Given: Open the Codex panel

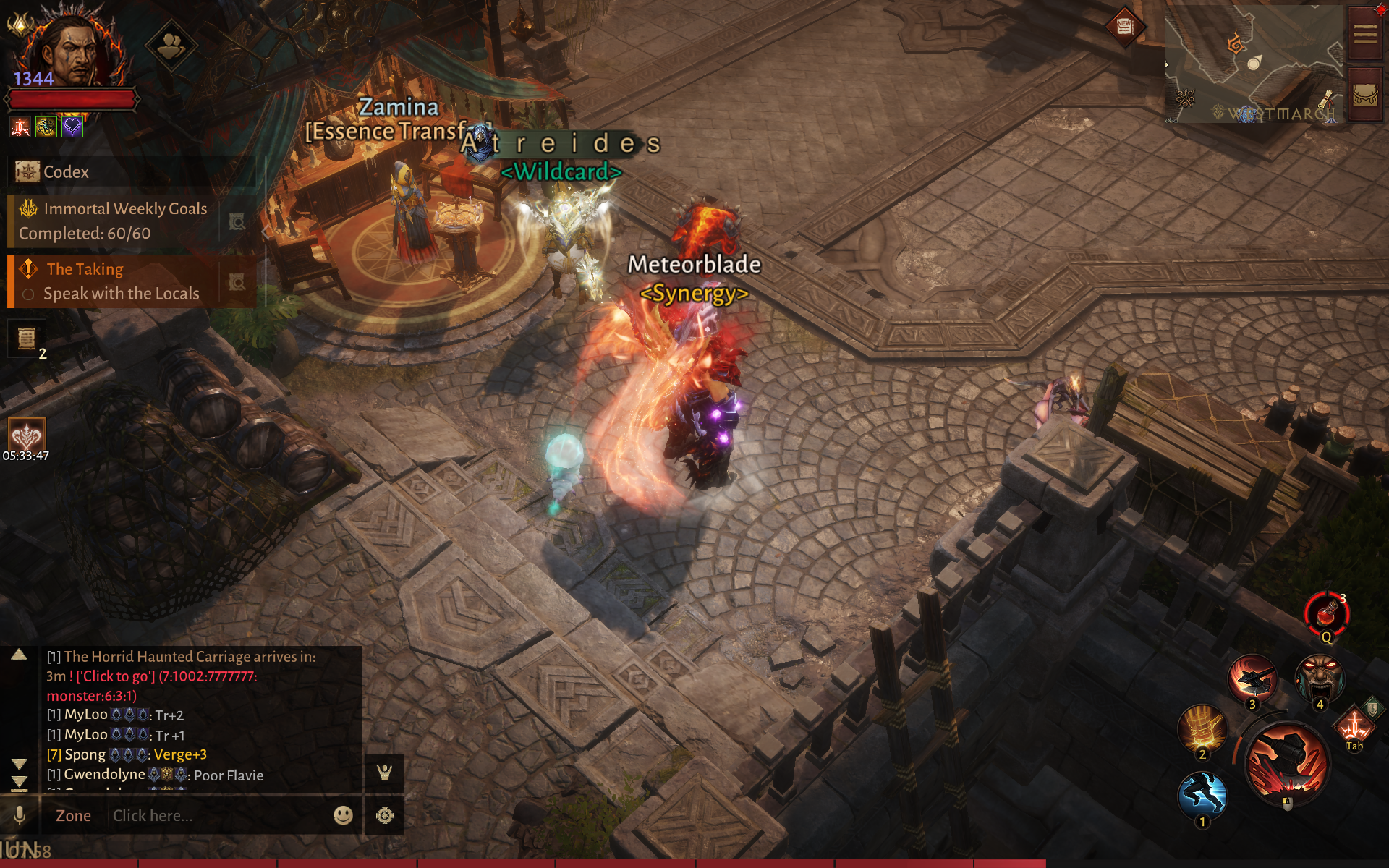Looking at the screenshot, I should (x=65, y=172).
